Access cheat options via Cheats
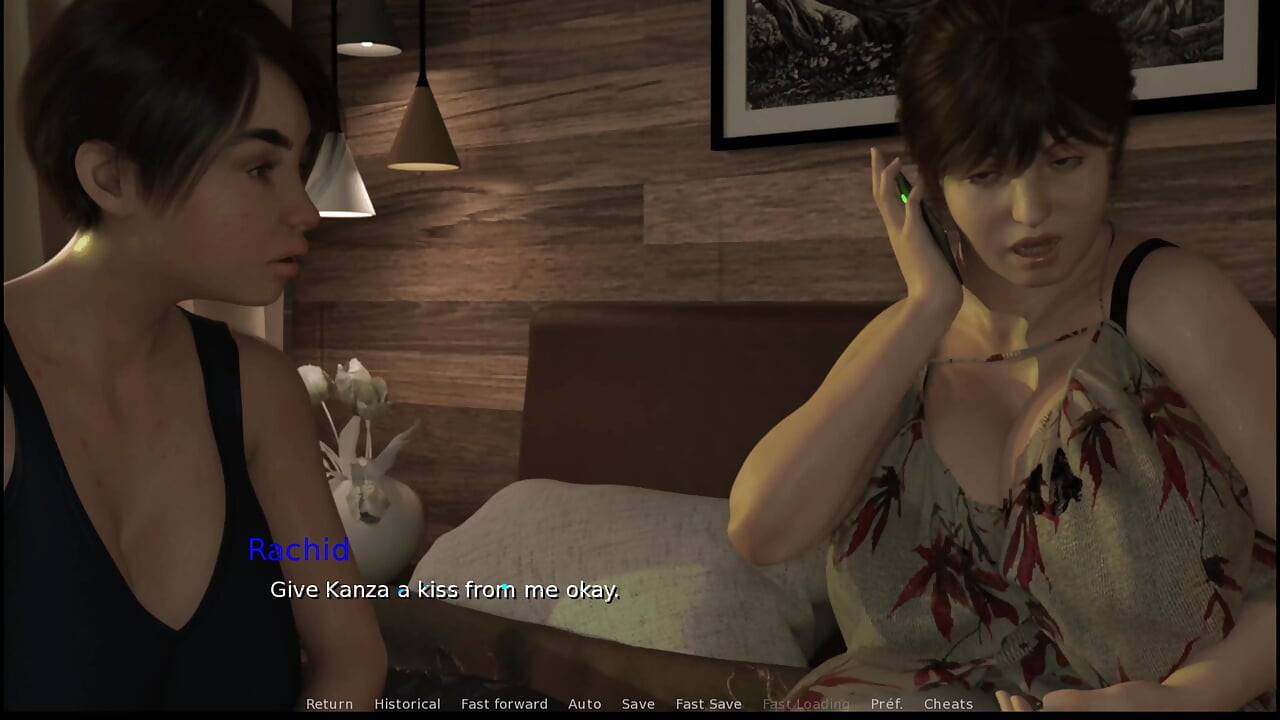This screenshot has width=1280, height=720. tap(948, 703)
